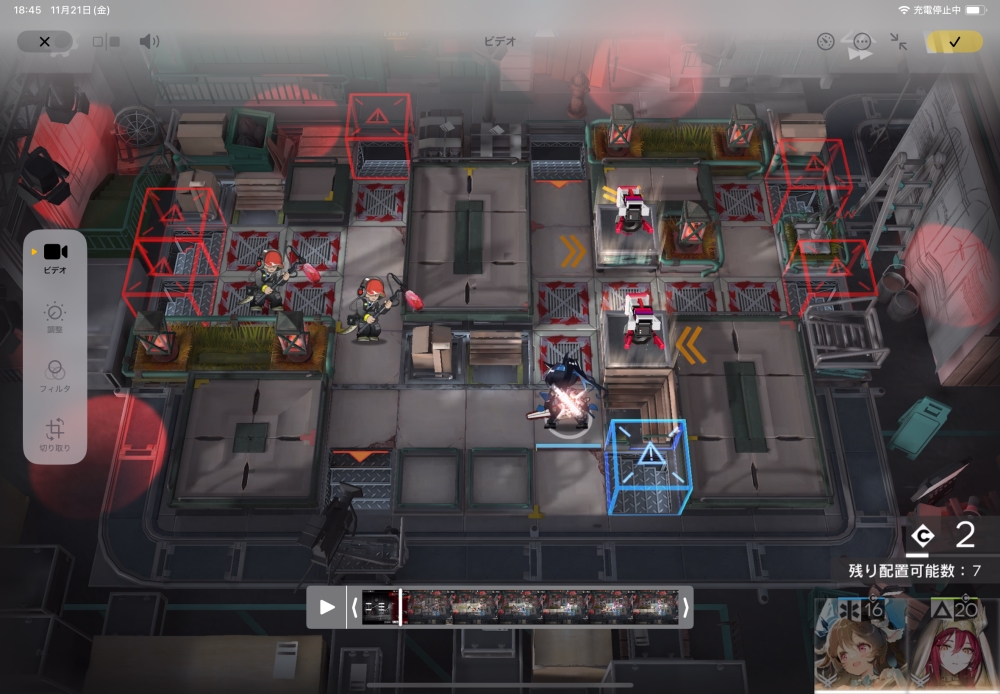The height and width of the screenshot is (694, 1000).
Task: Select the red-haired operator card costing 20
Action: pos(953,644)
